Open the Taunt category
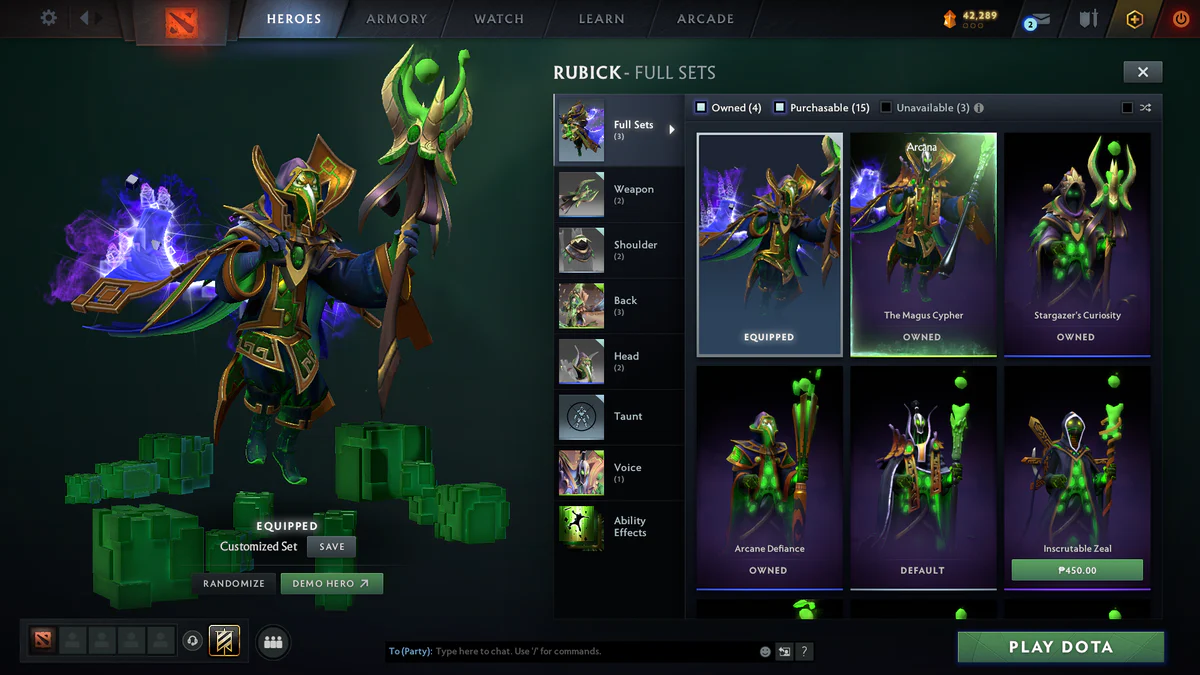 (x=617, y=417)
